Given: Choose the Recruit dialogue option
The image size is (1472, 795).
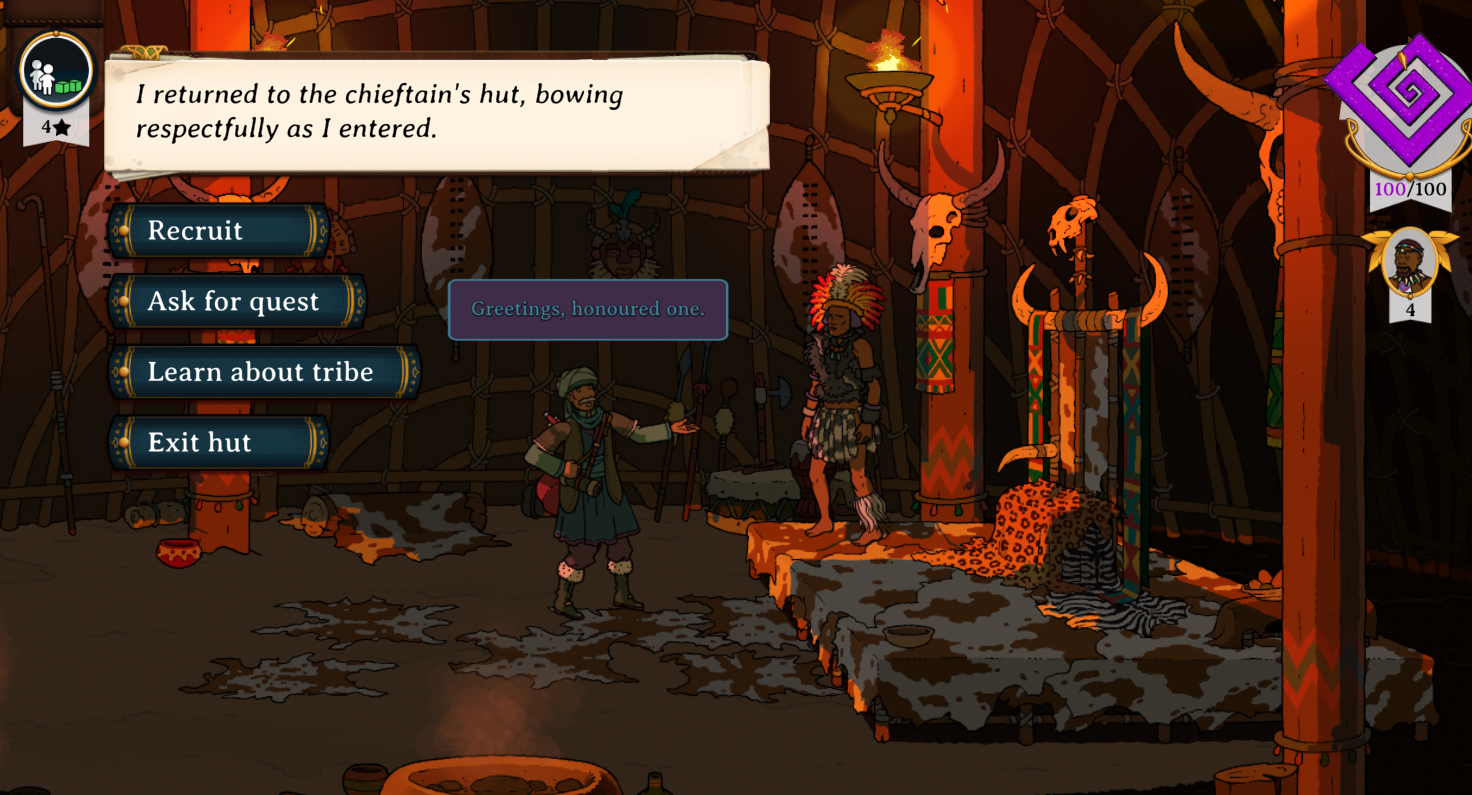Looking at the screenshot, I should click(219, 231).
